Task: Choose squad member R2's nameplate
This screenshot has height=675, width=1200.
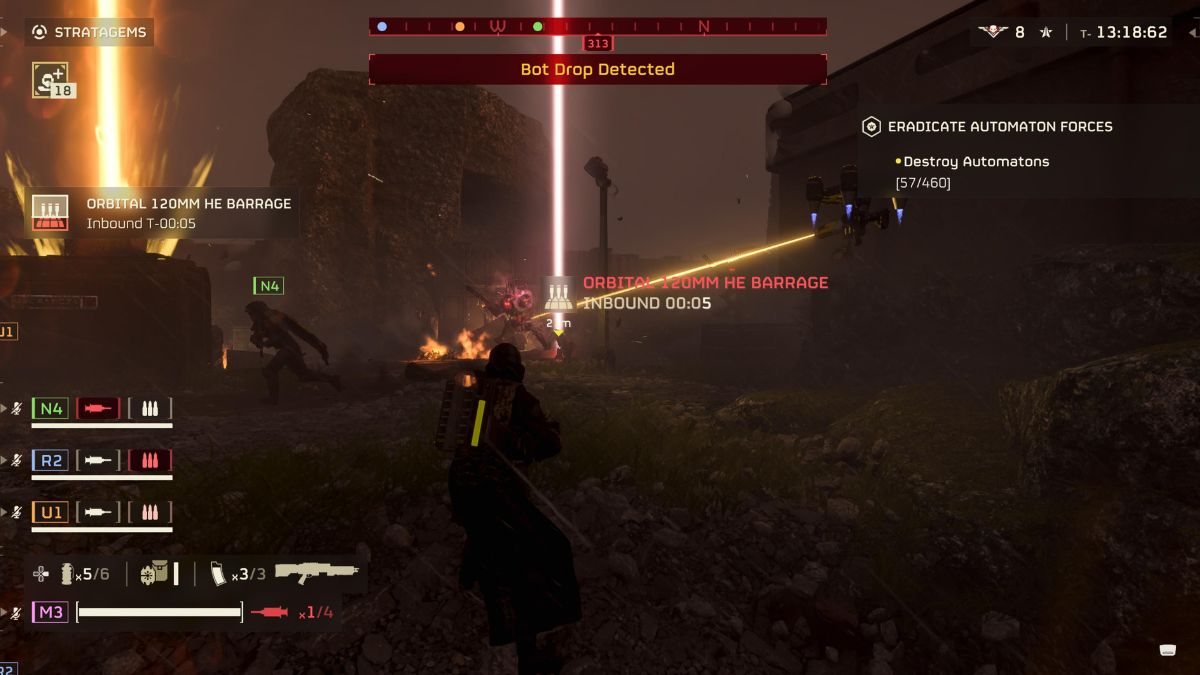Action: coord(50,460)
